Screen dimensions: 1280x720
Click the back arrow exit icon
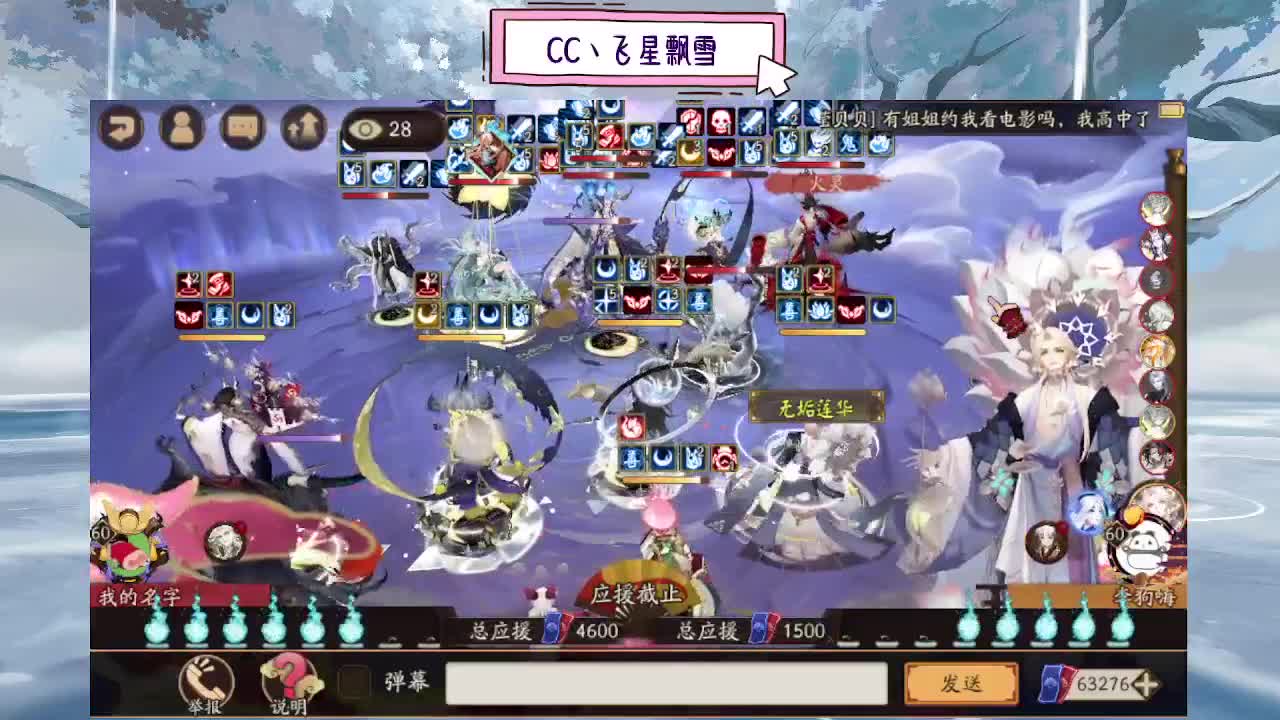coord(120,128)
